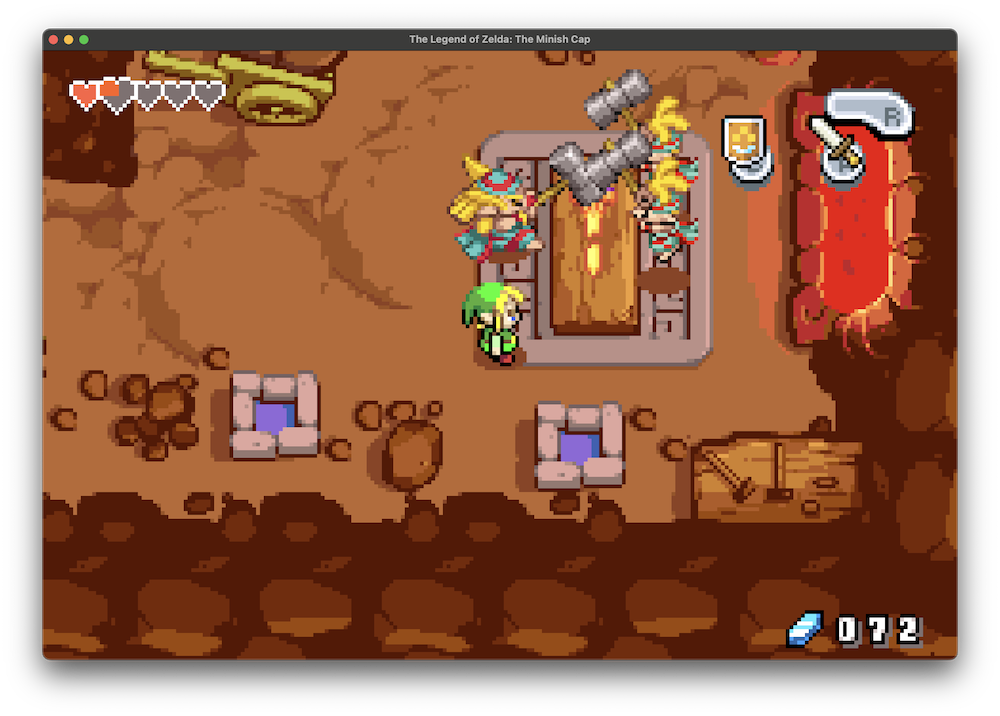The image size is (1000, 716).
Task: Close the Minish Cap game window
Action: [x=53, y=39]
